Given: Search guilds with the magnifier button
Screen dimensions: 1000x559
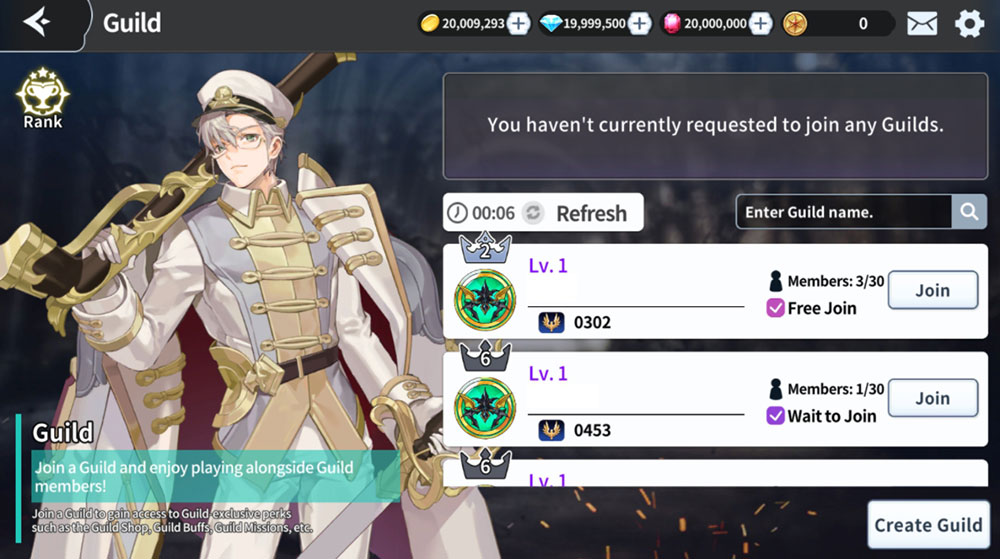Looking at the screenshot, I should pos(968,212).
